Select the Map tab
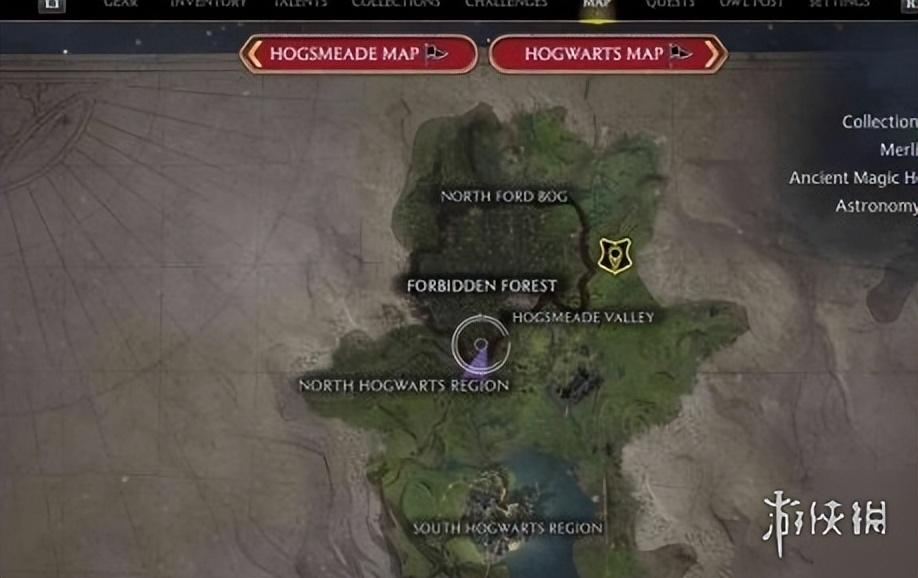The width and height of the screenshot is (918, 578). click(597, 4)
